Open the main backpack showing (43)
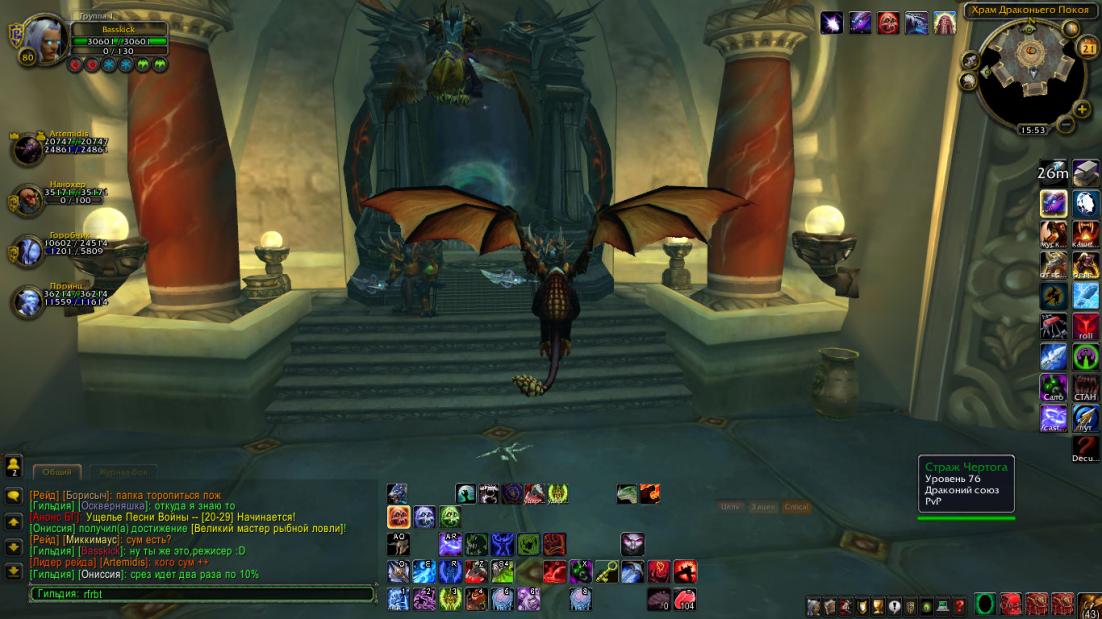 1089,606
